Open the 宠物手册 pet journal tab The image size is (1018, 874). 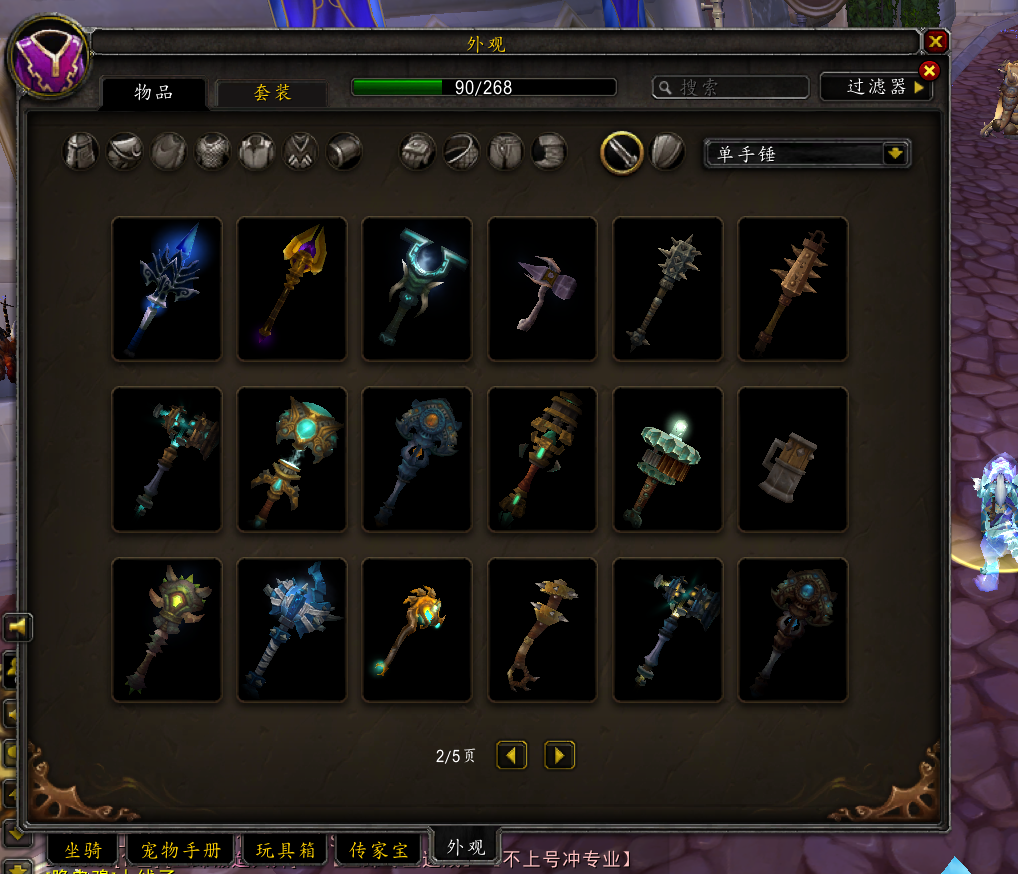pyautogui.click(x=180, y=850)
